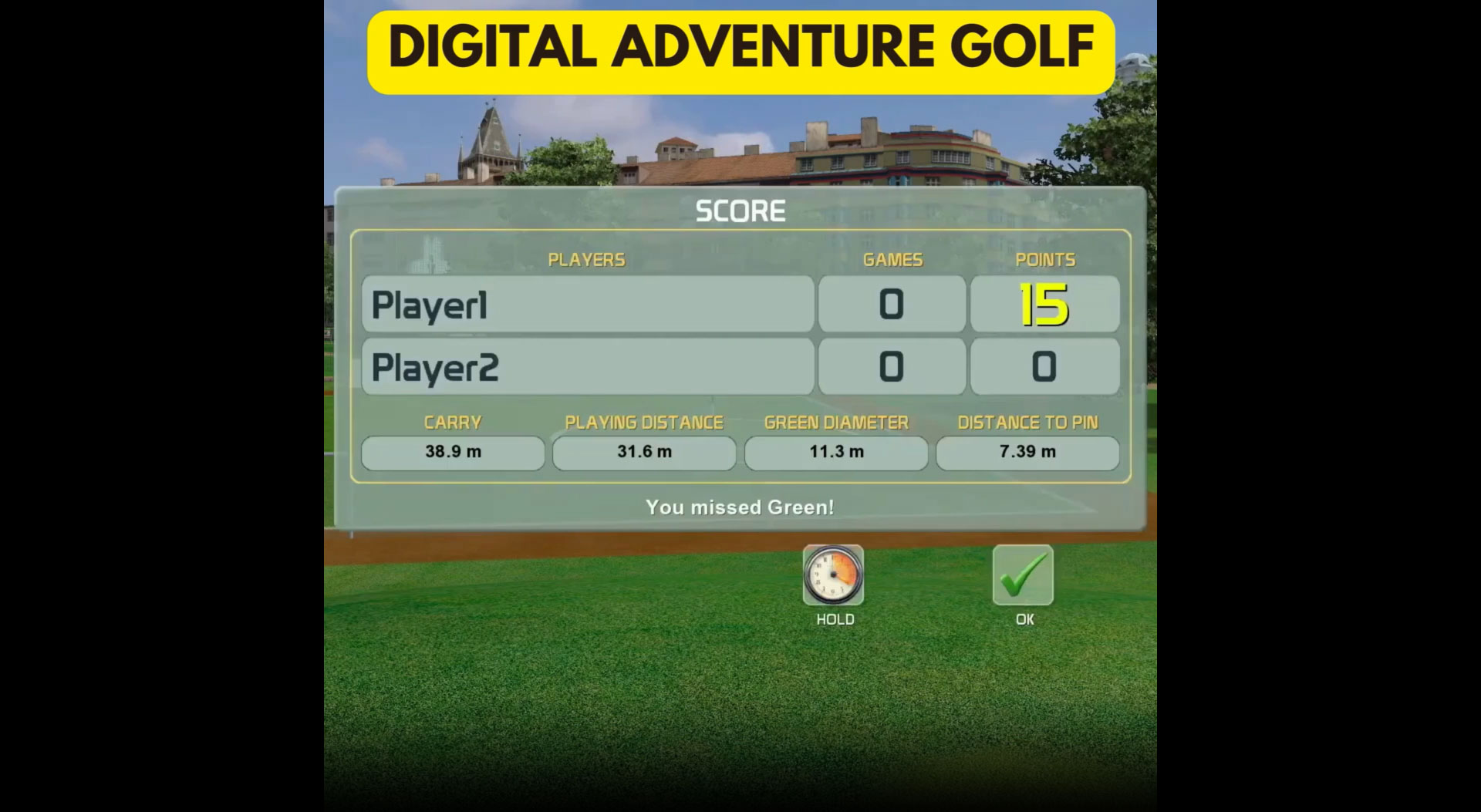Click the PLAYERS column header
This screenshot has height=812, width=1481.
tap(586, 260)
